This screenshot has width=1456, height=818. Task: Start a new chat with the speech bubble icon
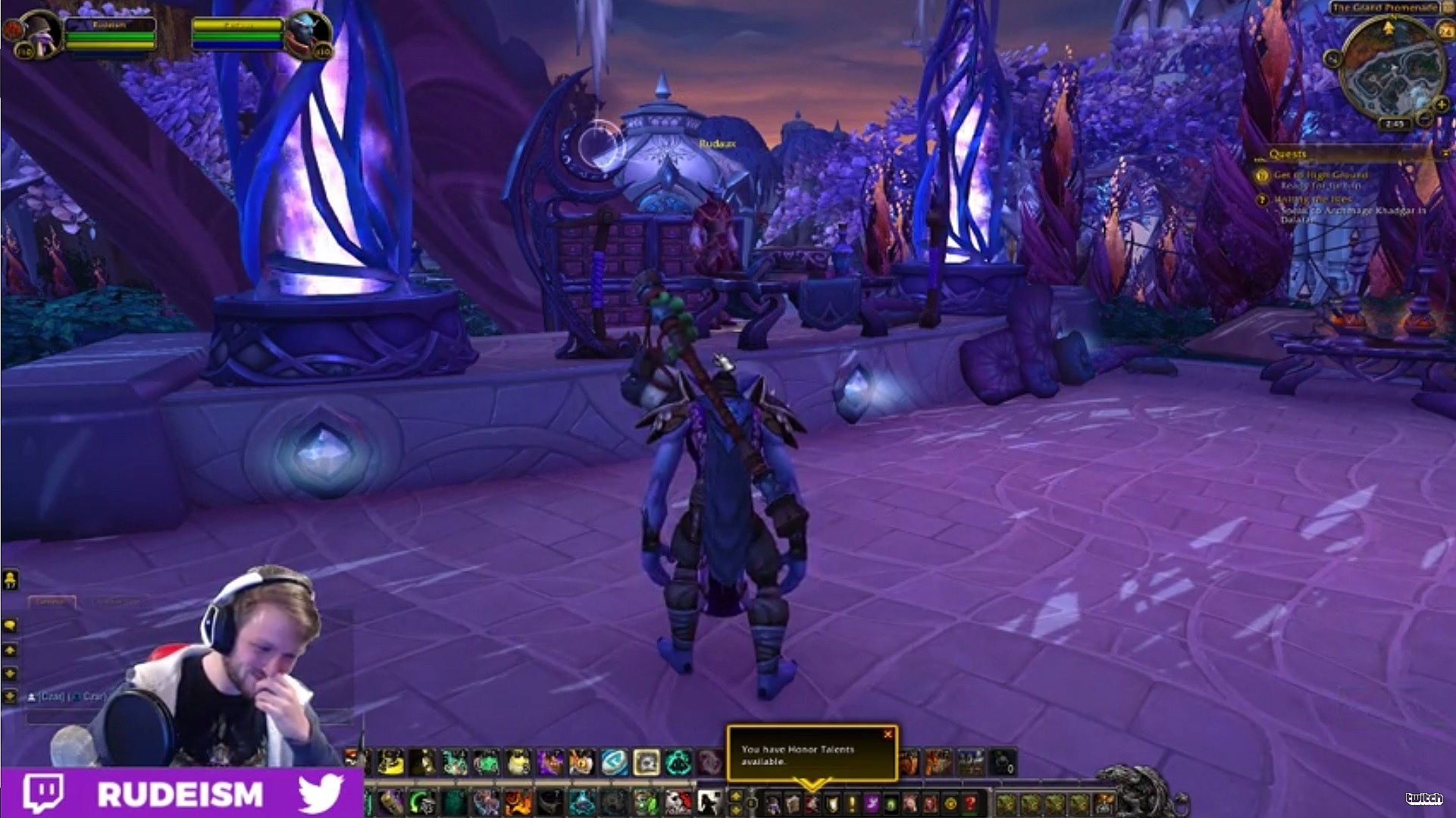click(11, 625)
